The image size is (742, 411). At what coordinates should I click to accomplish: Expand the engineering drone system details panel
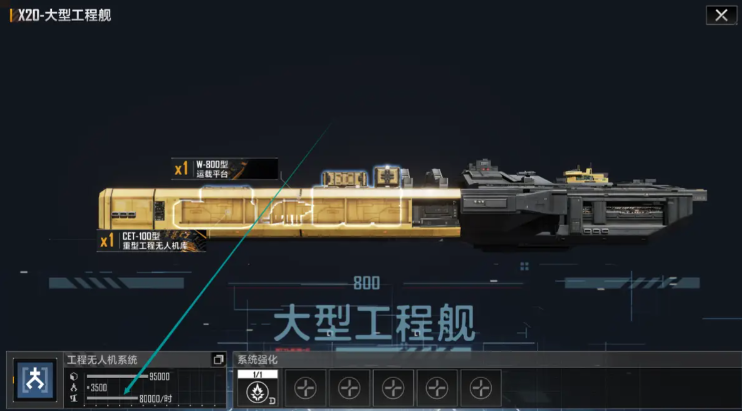(218, 360)
